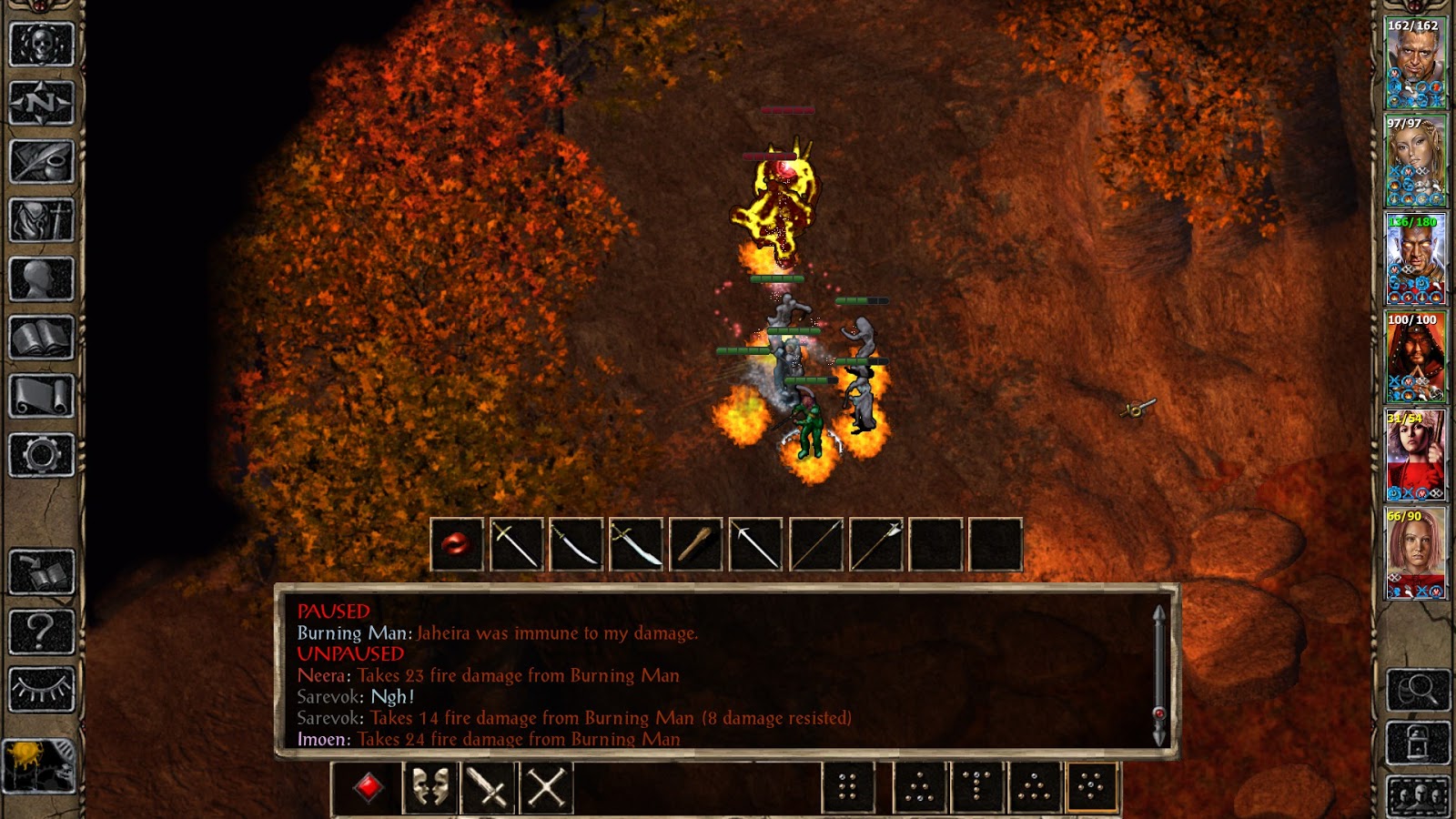Viewport: 1456px width, 819px height.
Task: Click the magnifying glass zoom button
Action: pyautogui.click(x=1418, y=691)
